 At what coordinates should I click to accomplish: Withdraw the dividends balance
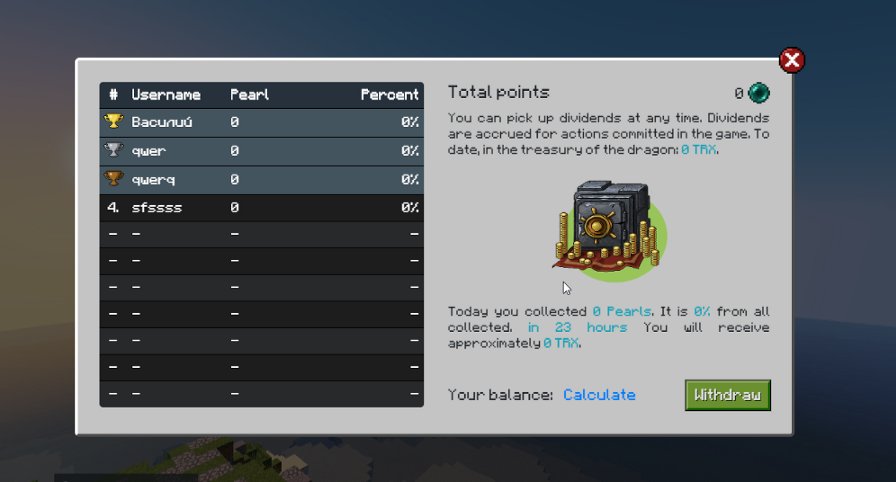click(727, 395)
